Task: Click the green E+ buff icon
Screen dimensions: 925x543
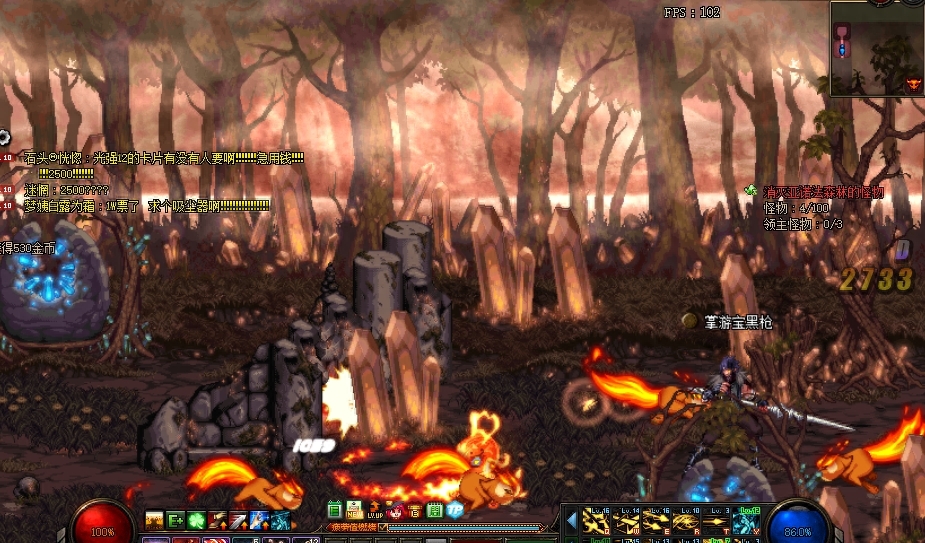Action: [175, 519]
